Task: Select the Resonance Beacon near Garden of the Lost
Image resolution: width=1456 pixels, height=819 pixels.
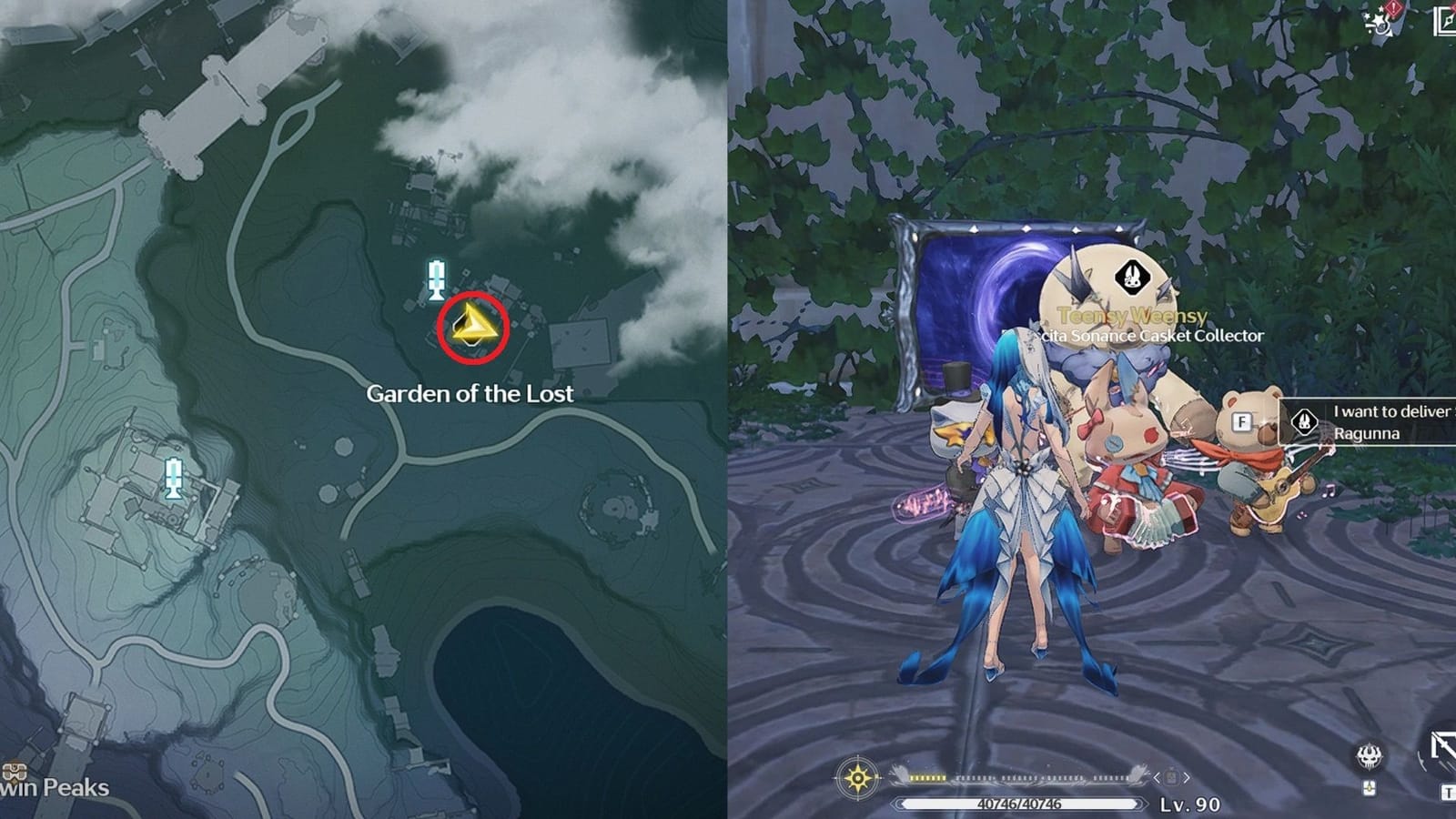Action: pos(437,275)
